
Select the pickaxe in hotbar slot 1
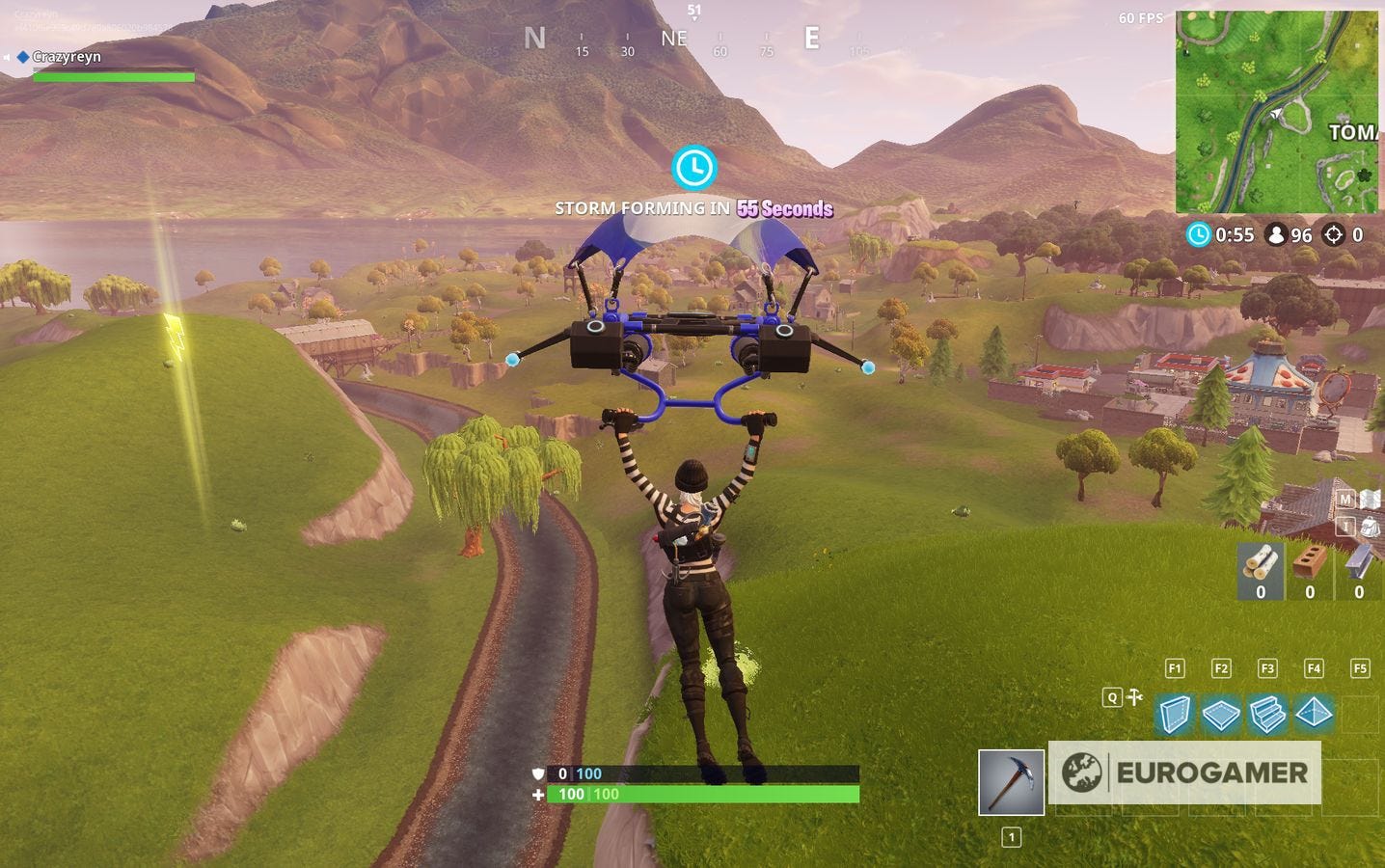coord(1010,781)
